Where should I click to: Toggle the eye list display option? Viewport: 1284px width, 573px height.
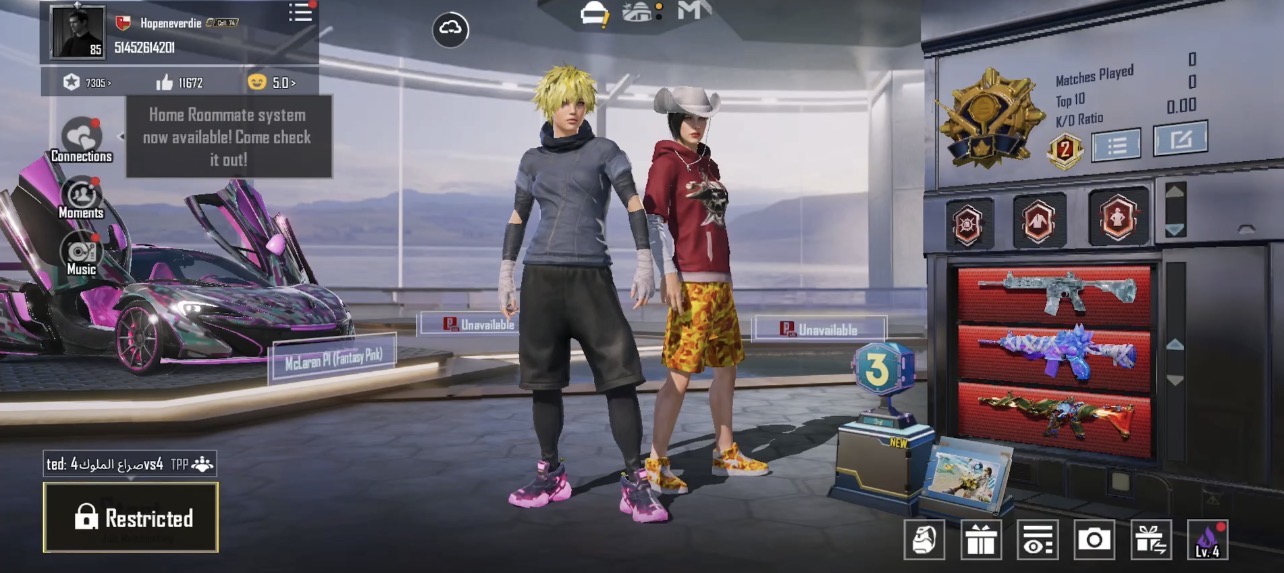click(1038, 540)
